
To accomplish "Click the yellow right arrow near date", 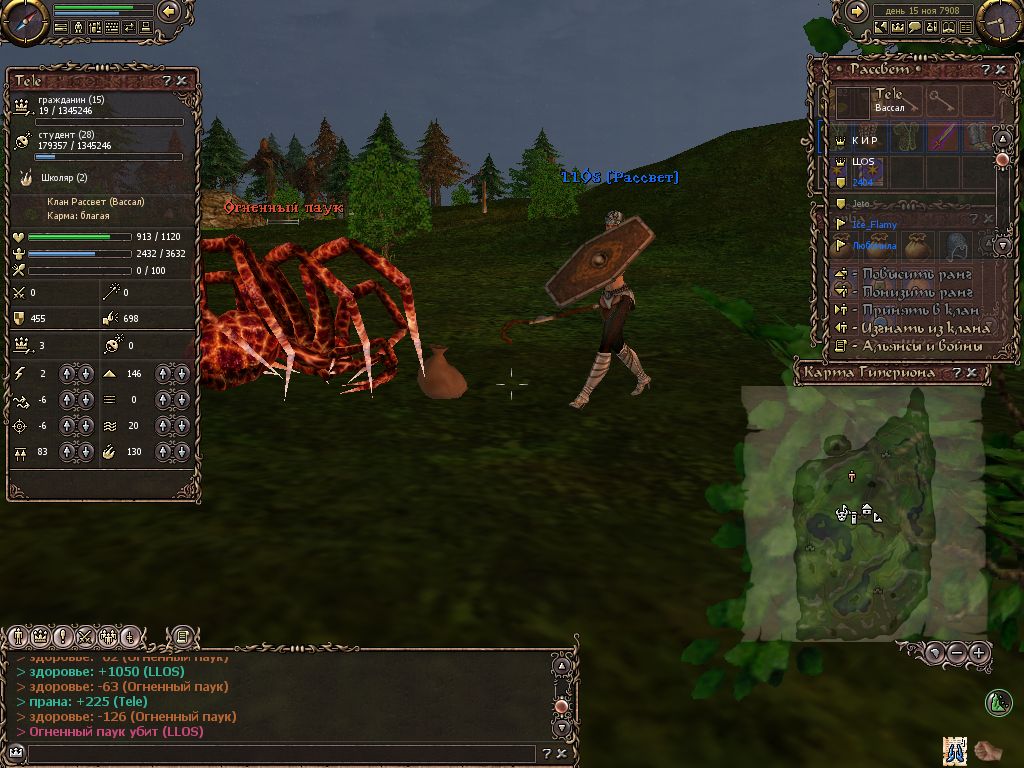I will pyautogui.click(x=856, y=11).
